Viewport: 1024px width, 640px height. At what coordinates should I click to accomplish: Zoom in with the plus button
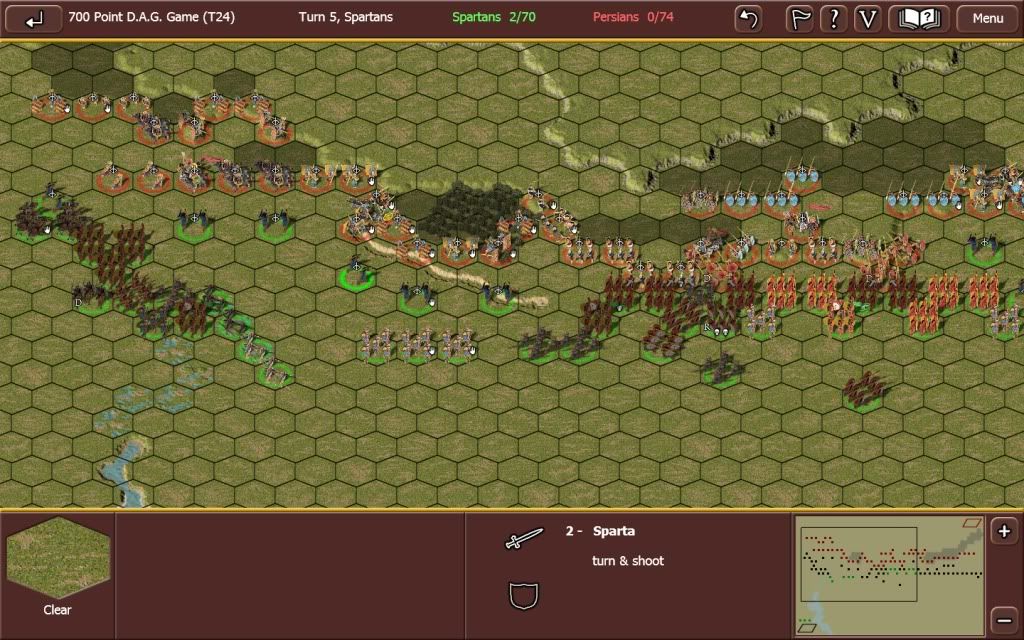1004,532
